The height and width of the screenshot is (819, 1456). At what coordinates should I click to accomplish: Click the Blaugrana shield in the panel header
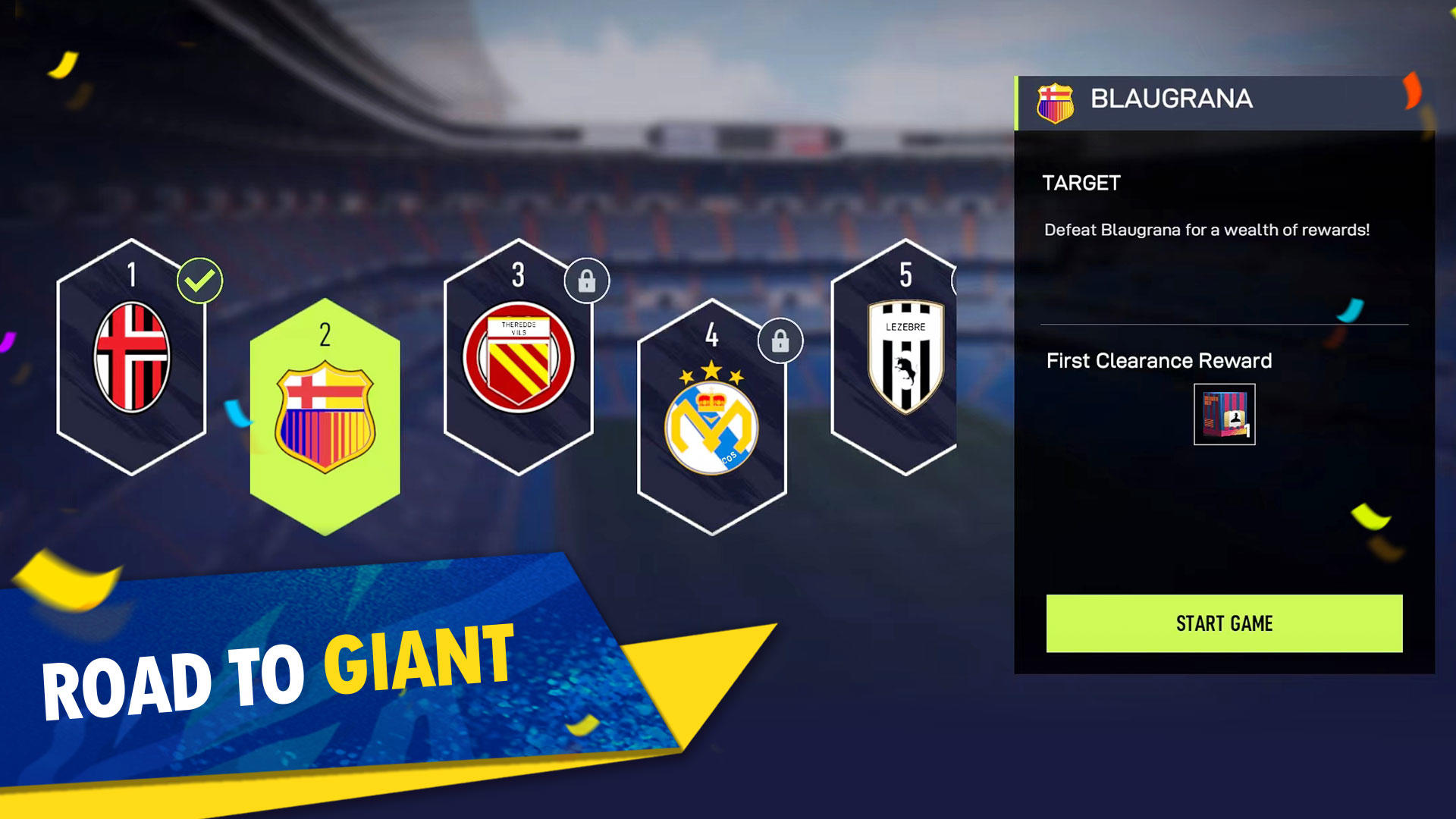click(1056, 99)
